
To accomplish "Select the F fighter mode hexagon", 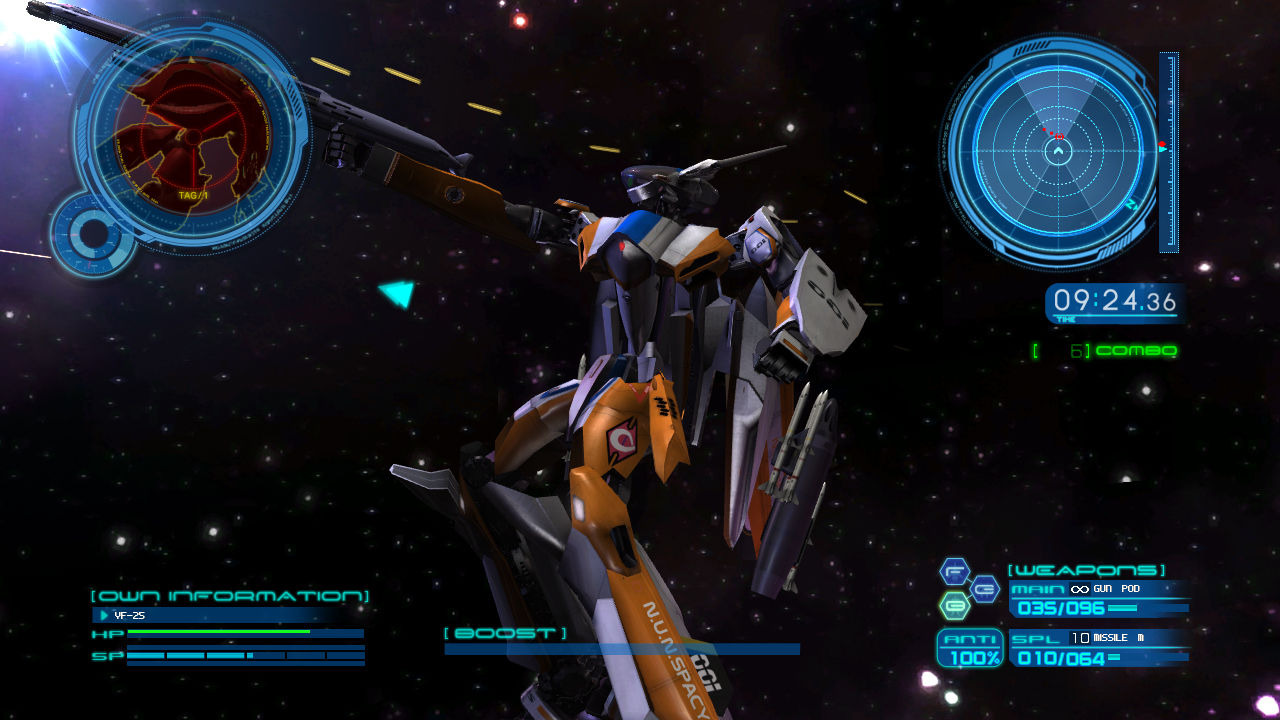I will coord(955,573).
